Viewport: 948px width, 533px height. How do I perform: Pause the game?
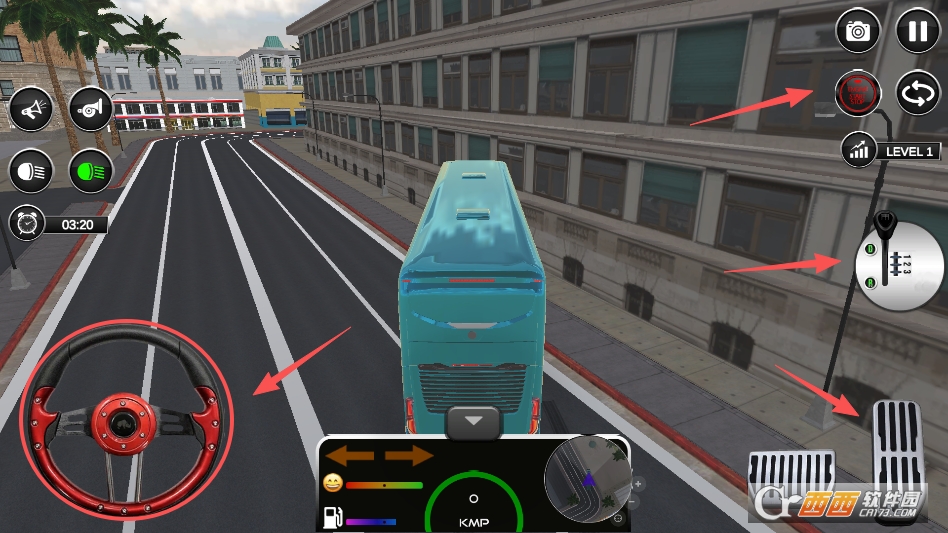[x=917, y=30]
